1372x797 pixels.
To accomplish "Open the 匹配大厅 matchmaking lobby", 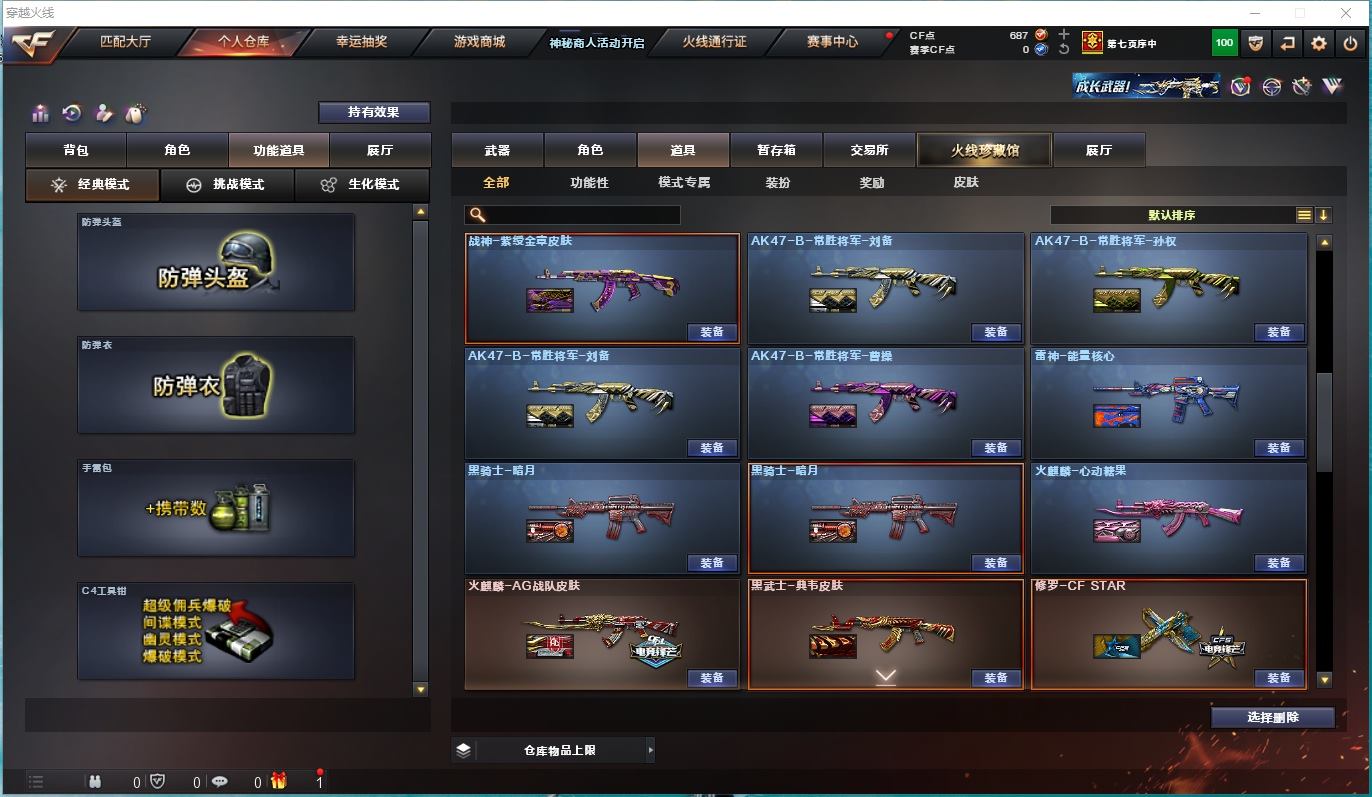I will (x=125, y=42).
